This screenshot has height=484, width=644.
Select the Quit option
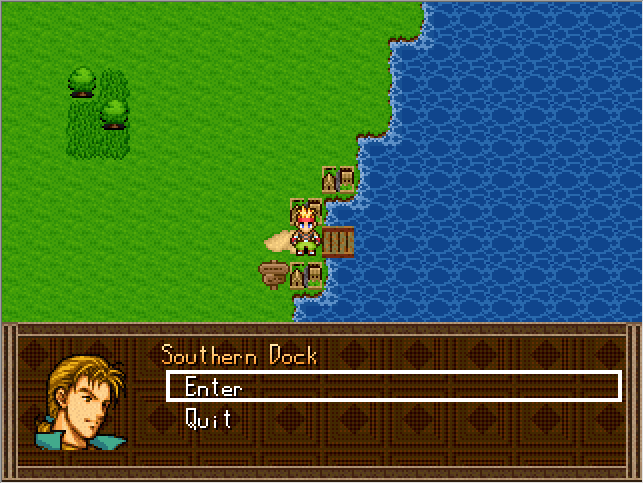(x=209, y=419)
